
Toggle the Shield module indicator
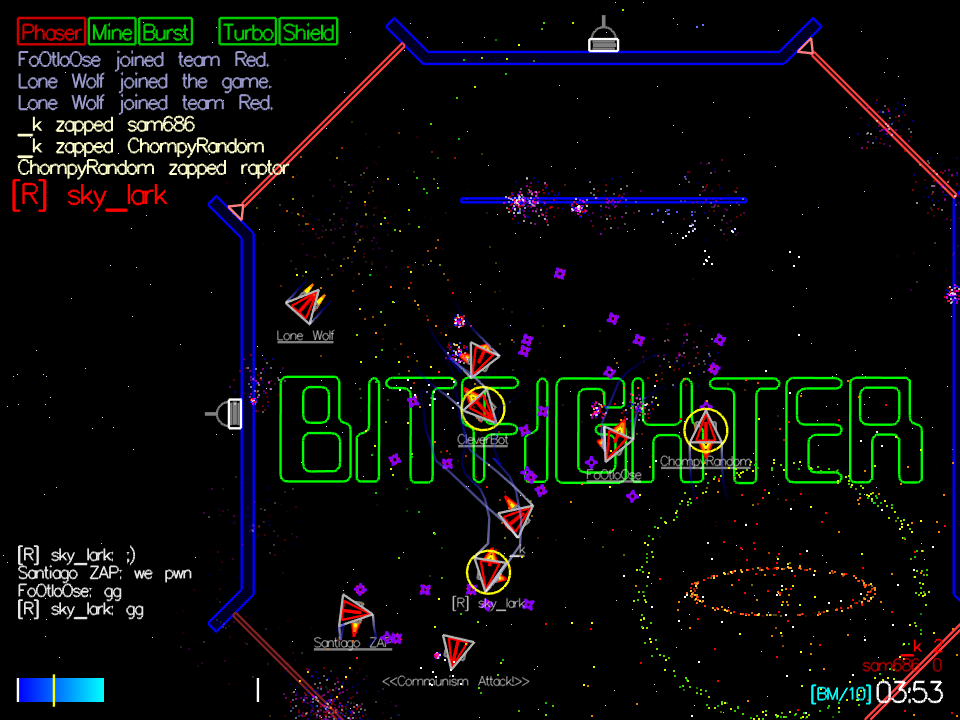309,32
